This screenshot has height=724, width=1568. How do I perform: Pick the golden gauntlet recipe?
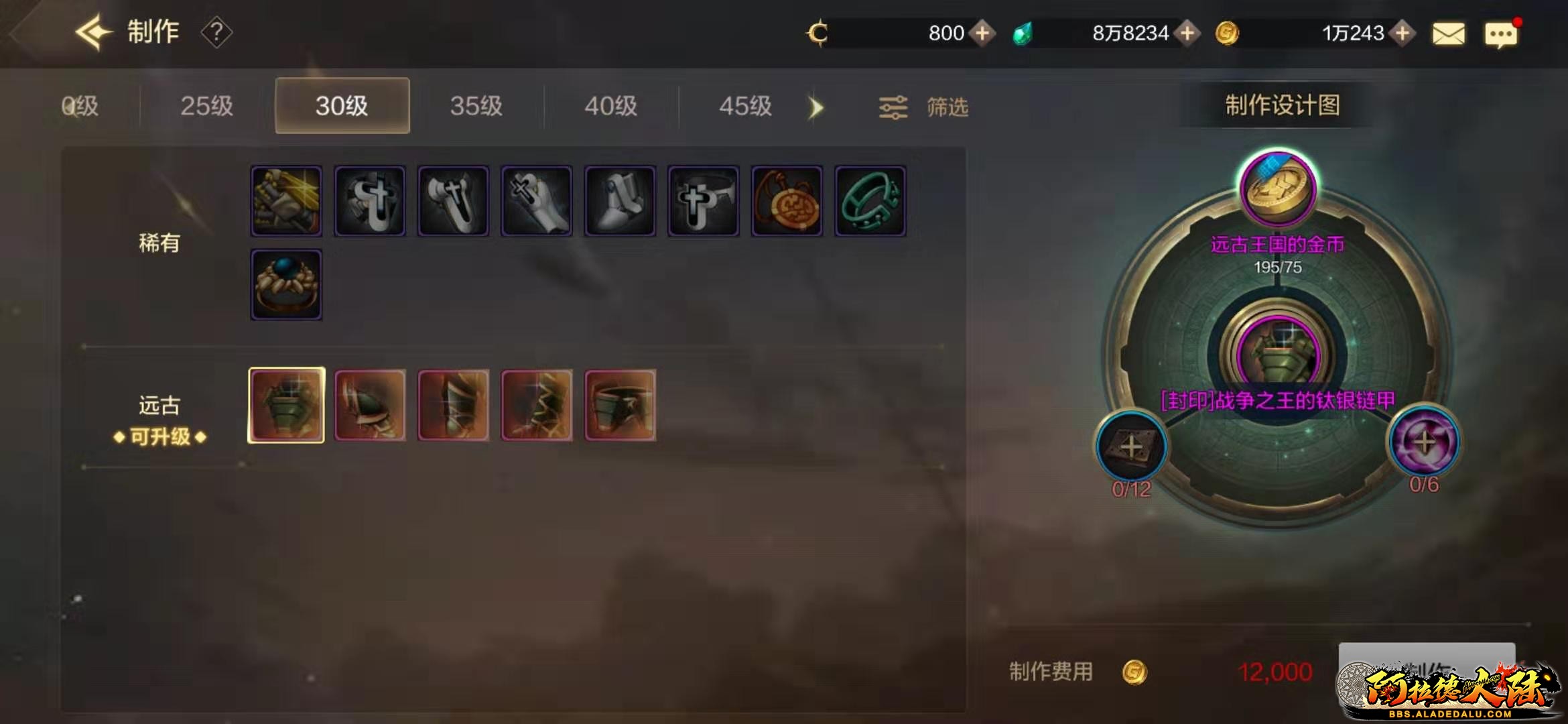[x=286, y=201]
